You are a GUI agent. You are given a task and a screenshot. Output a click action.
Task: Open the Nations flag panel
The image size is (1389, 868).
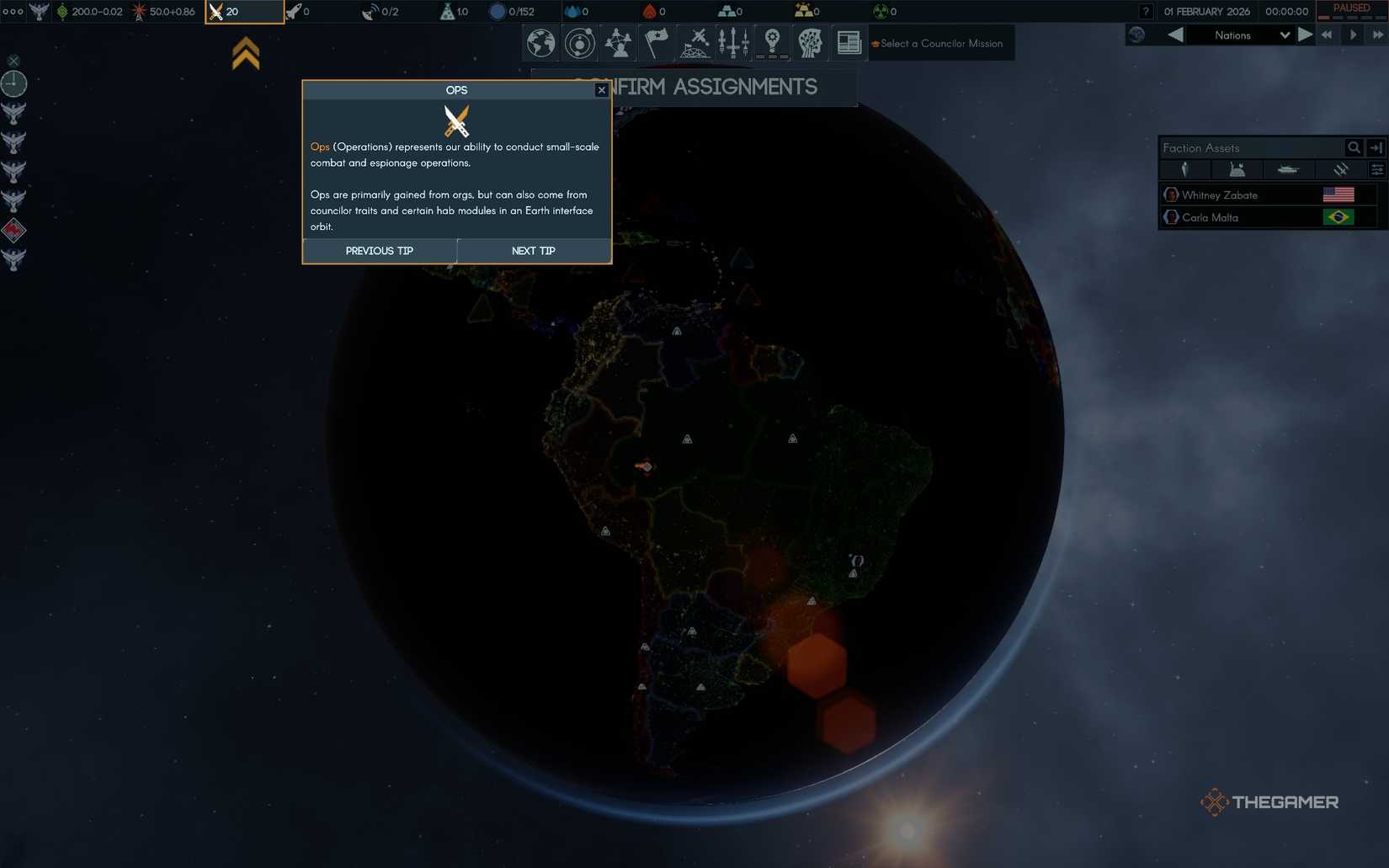click(x=657, y=42)
